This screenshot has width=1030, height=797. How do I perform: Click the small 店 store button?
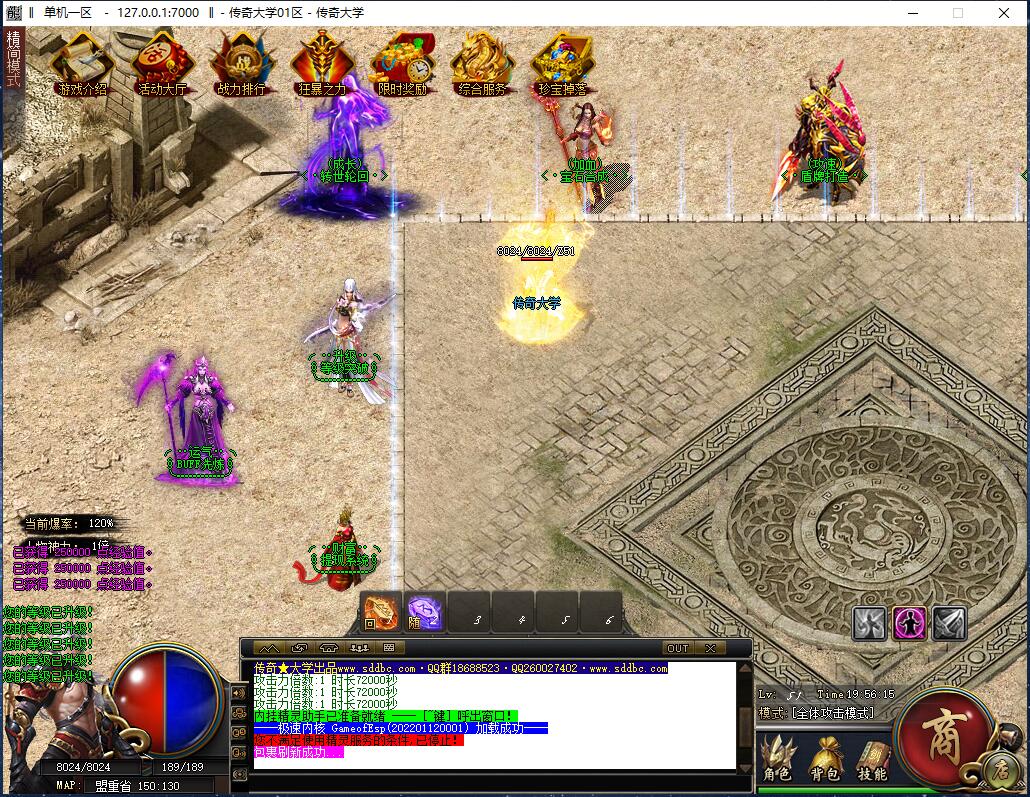[x=1001, y=770]
